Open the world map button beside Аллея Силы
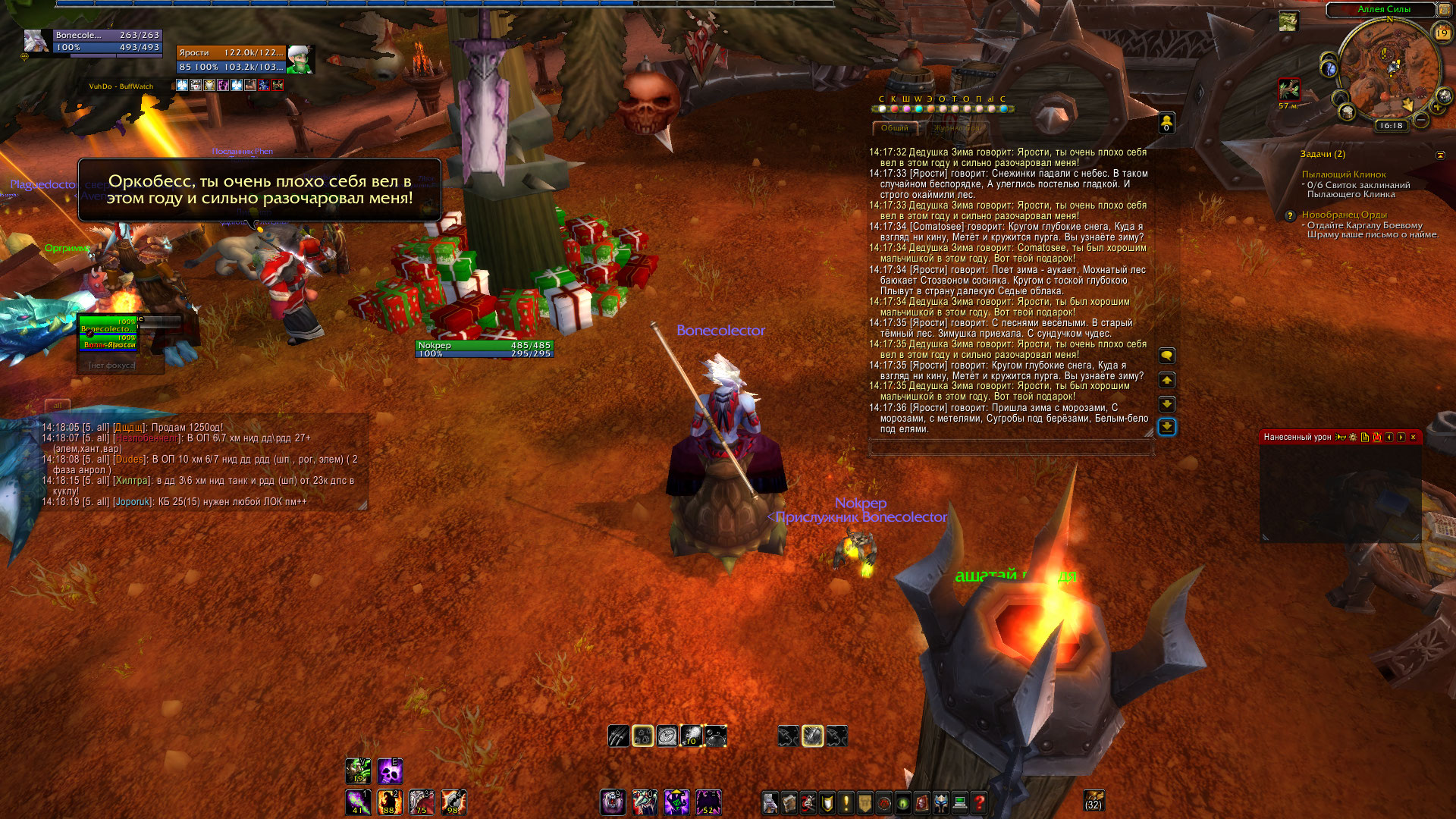 [1444, 9]
